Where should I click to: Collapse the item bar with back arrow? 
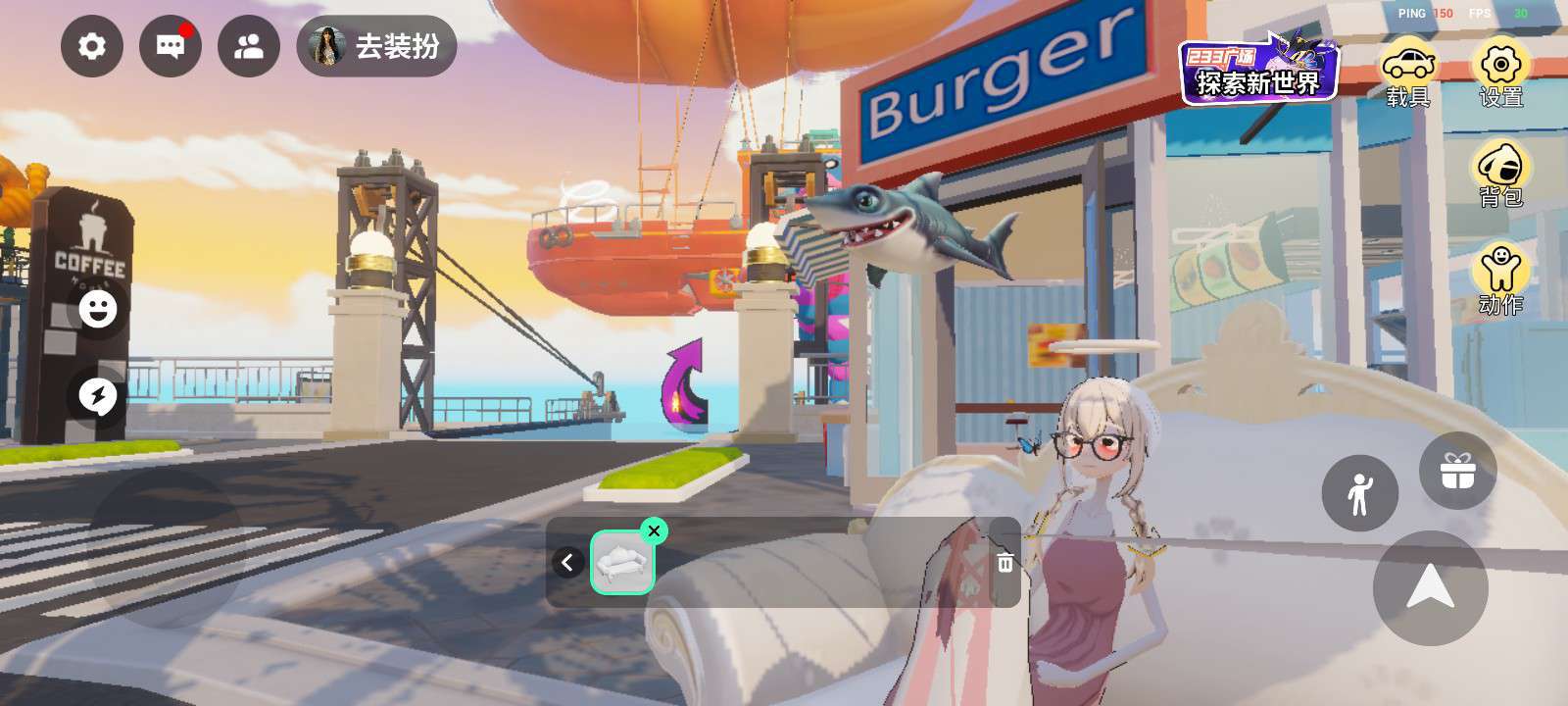click(567, 562)
